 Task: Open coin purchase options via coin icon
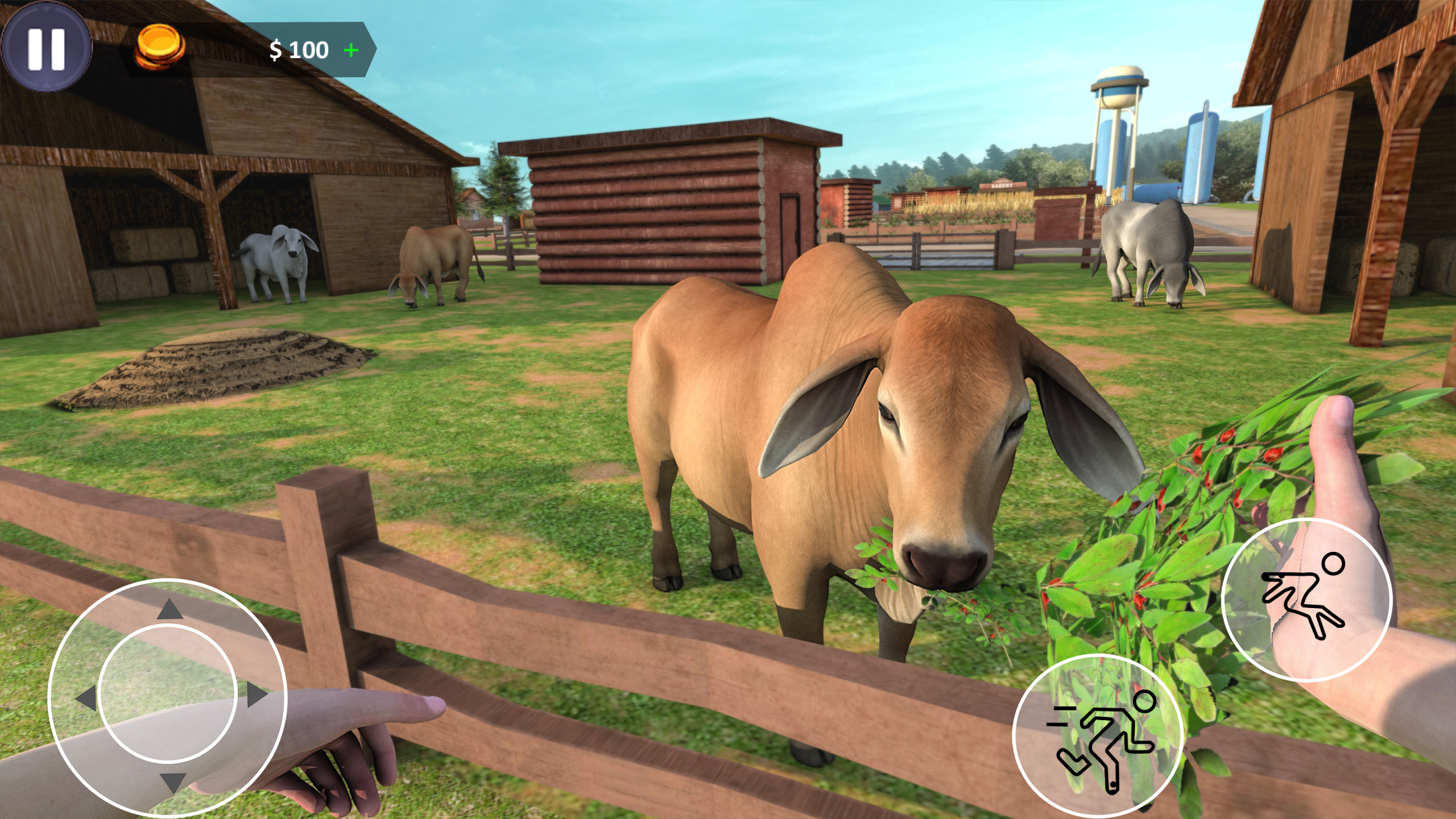point(158,45)
